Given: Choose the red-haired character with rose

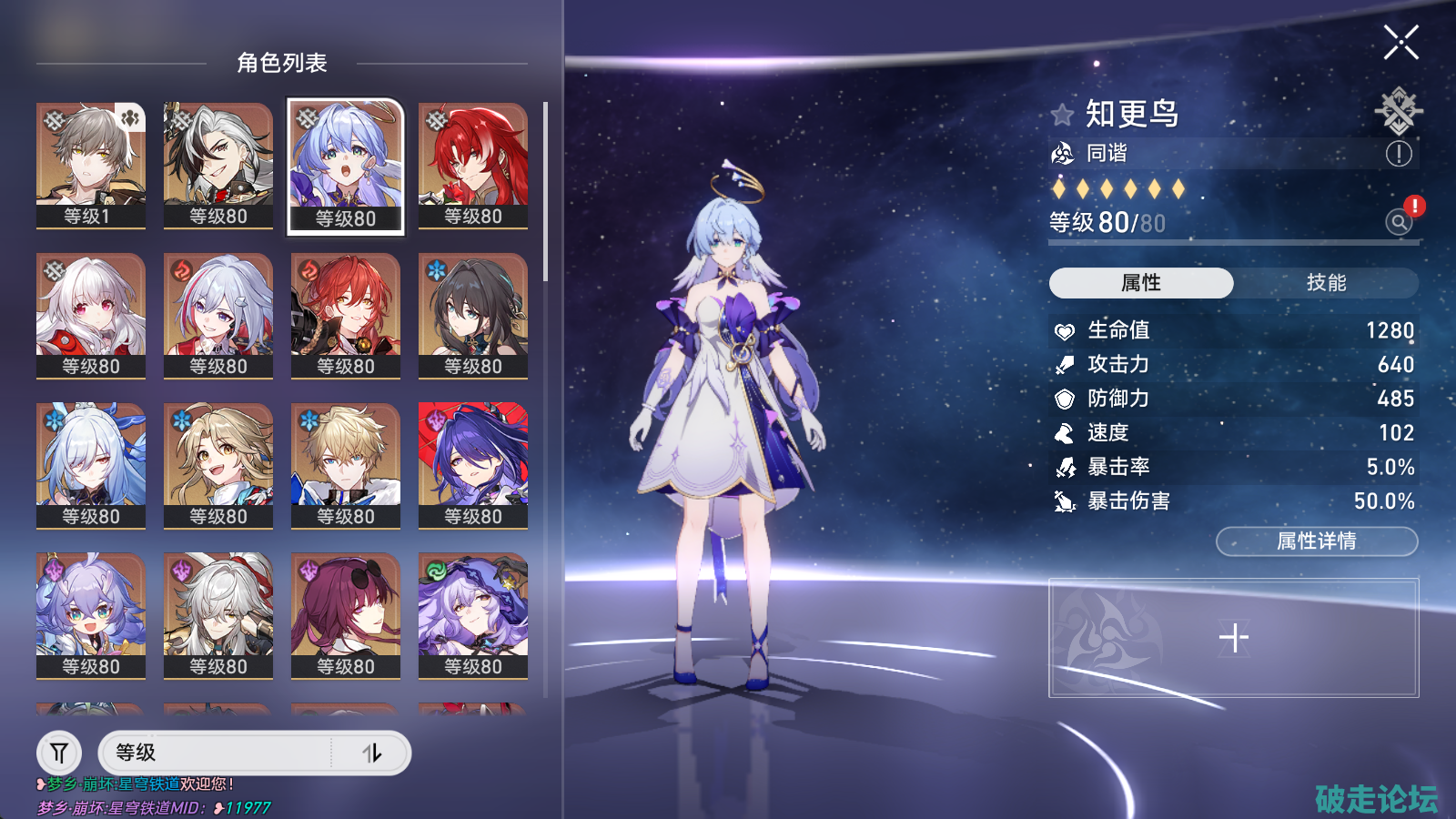Looking at the screenshot, I should (x=472, y=164).
